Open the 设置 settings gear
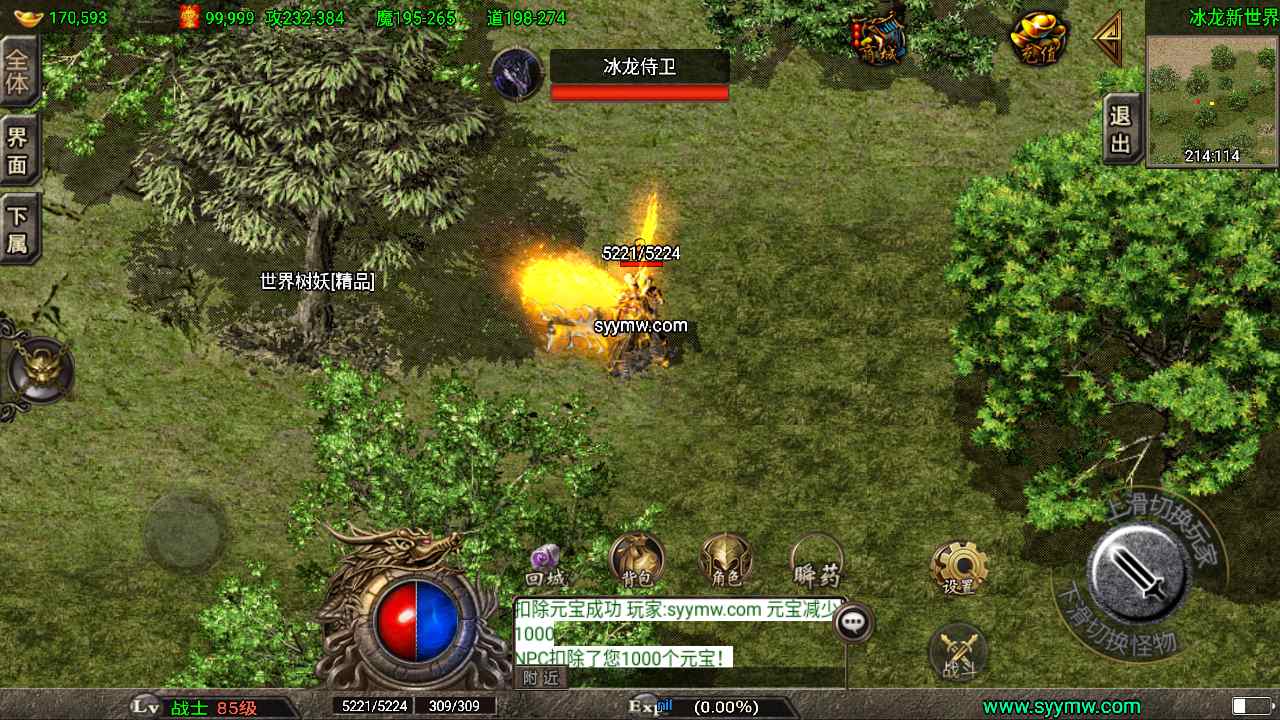 click(x=959, y=568)
